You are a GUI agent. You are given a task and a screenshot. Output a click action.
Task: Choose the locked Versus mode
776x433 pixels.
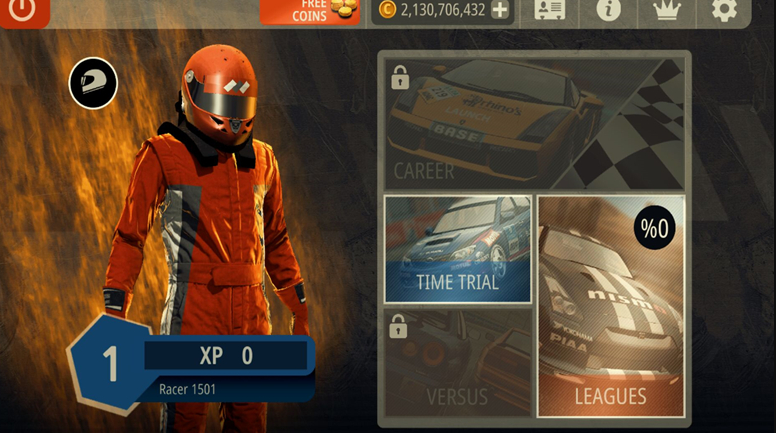coord(457,362)
